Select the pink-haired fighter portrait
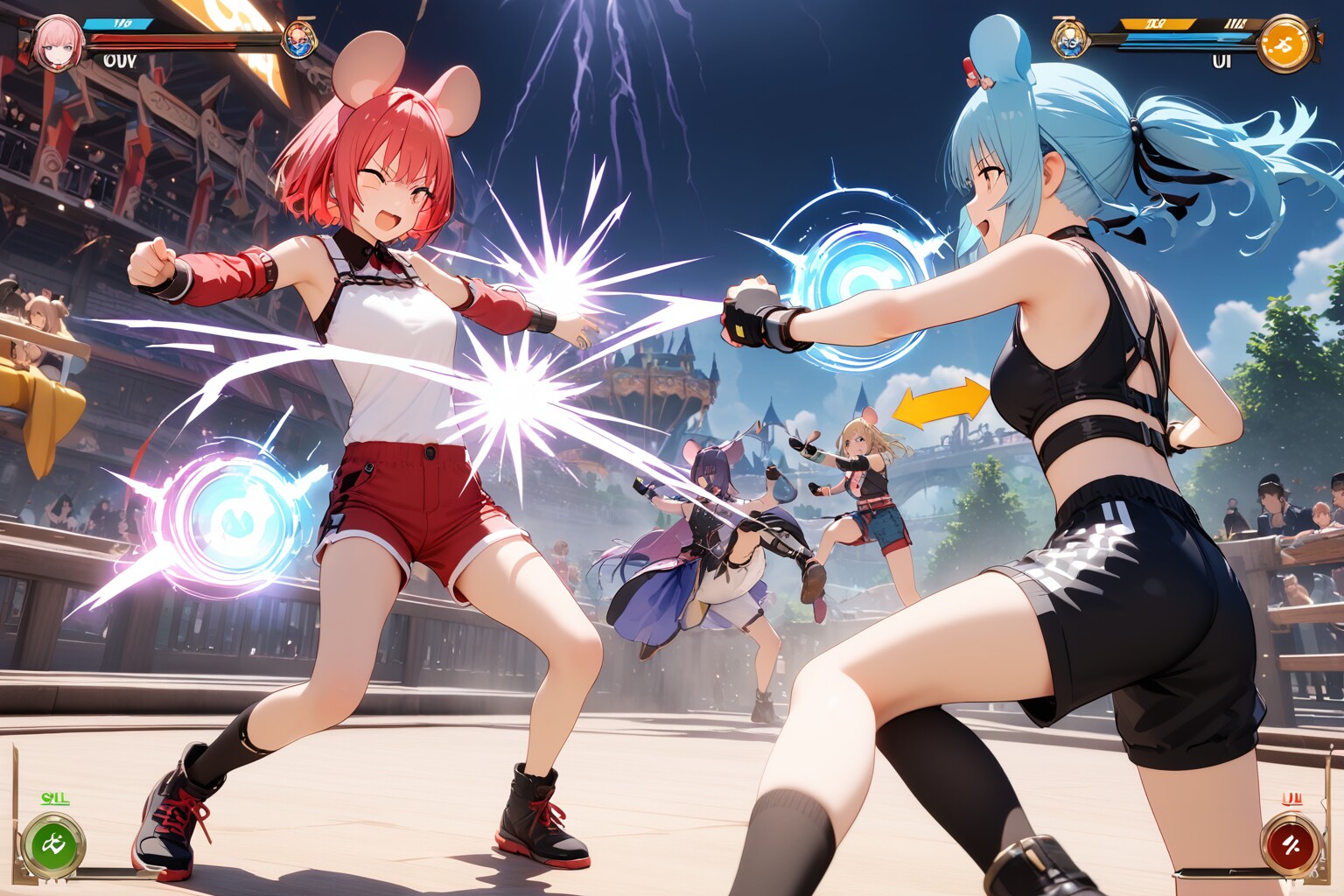 point(58,42)
